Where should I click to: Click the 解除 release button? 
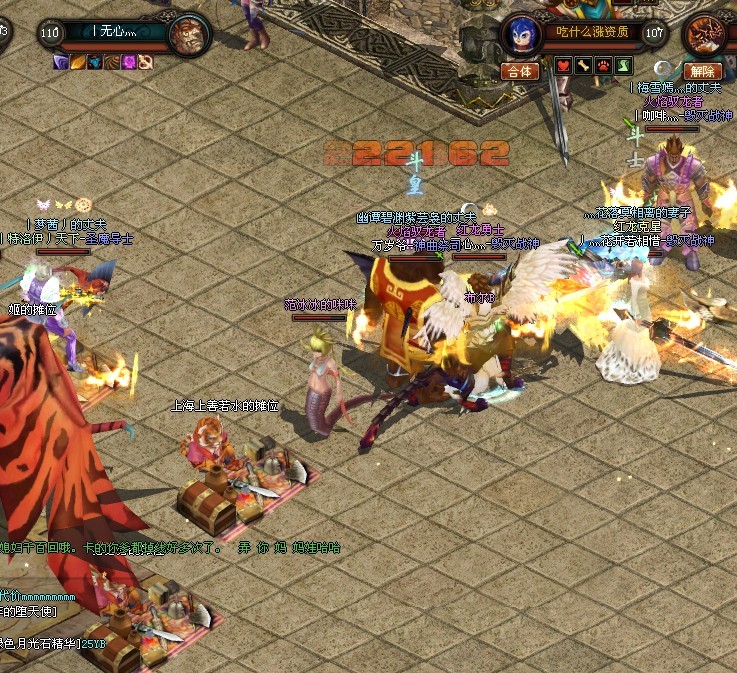pos(703,72)
